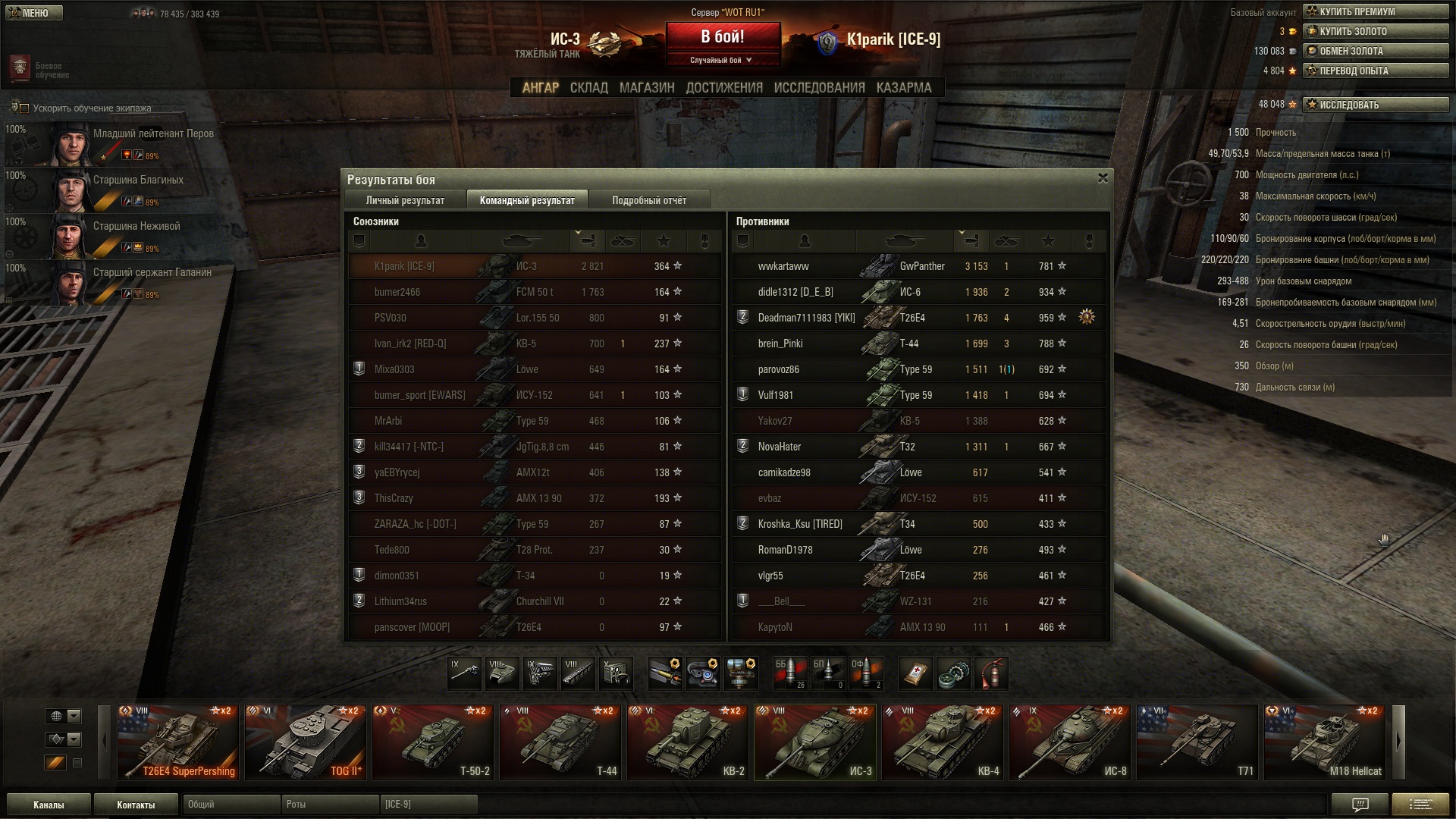1456x819 pixels.
Task: Open the Подробный отчёт tab
Action: [x=649, y=200]
